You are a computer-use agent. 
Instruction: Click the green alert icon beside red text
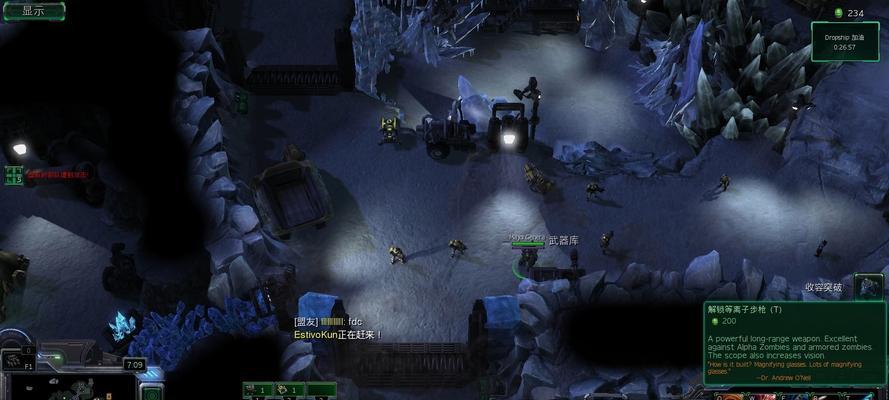[14, 175]
